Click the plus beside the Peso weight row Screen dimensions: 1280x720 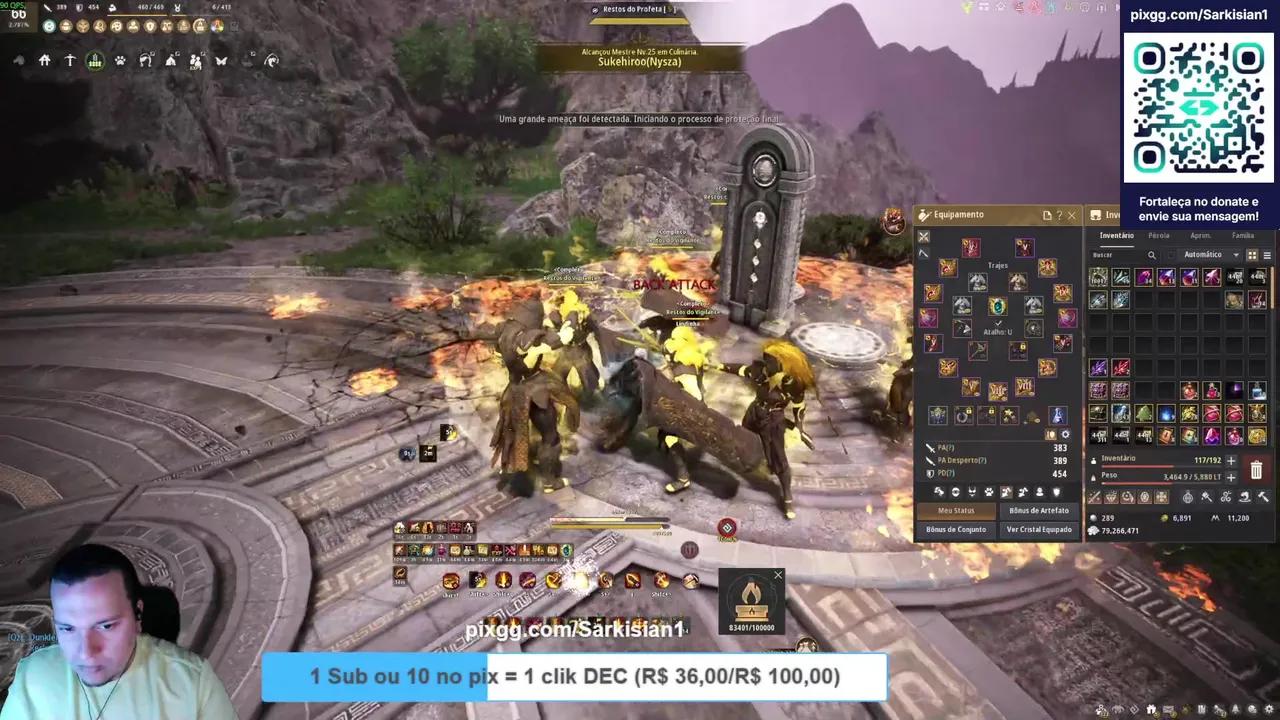click(x=1231, y=477)
